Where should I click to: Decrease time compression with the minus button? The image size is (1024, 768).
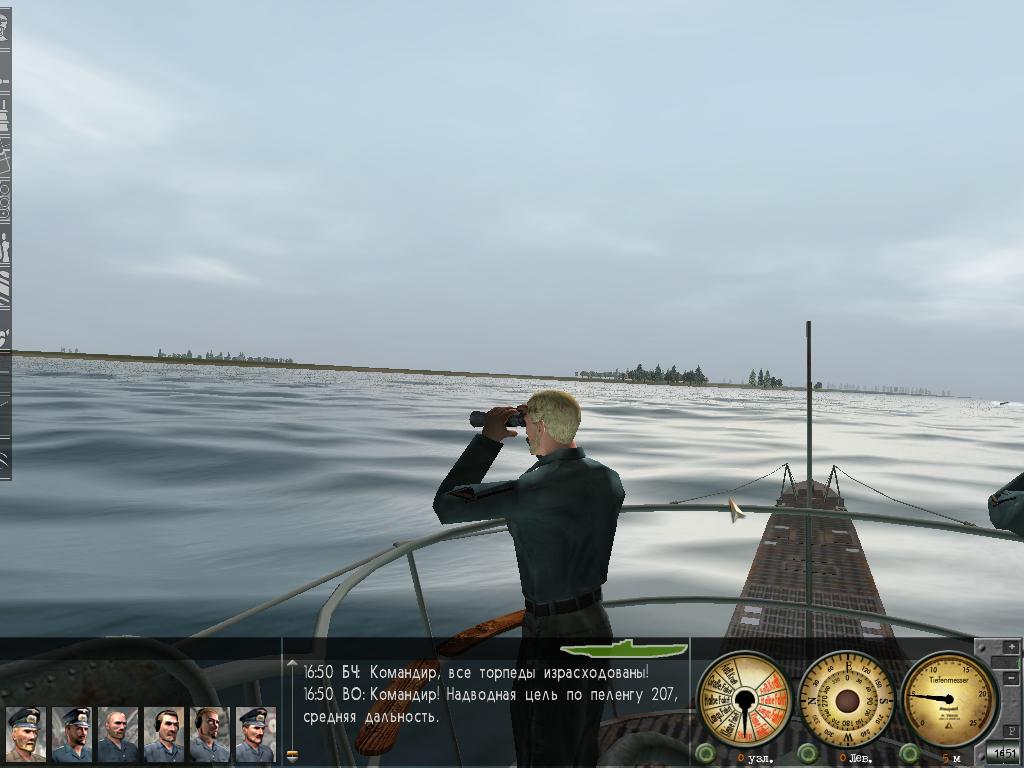[1011, 679]
